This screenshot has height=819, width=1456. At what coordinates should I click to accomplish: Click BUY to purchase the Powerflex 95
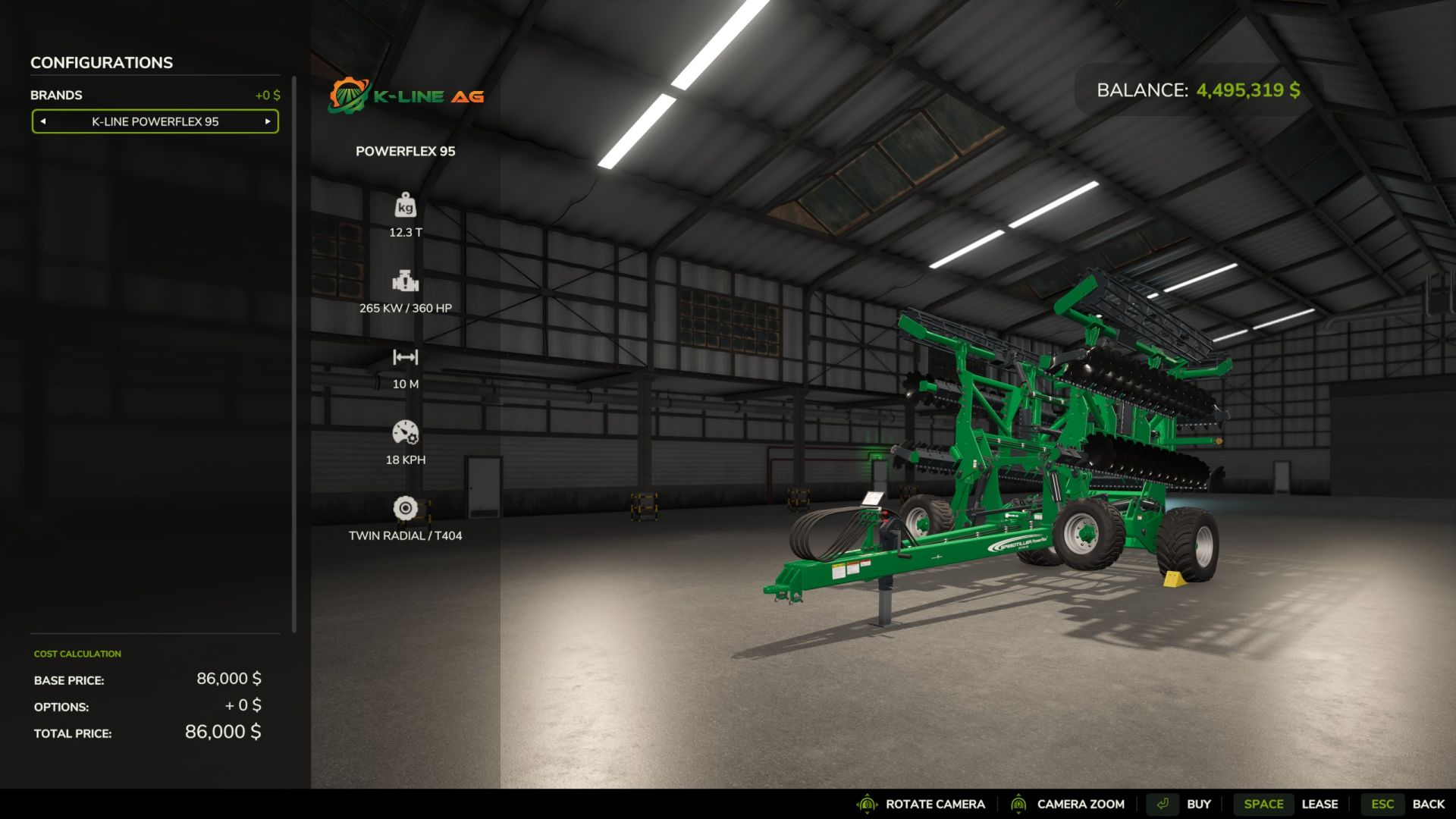[x=1199, y=804]
